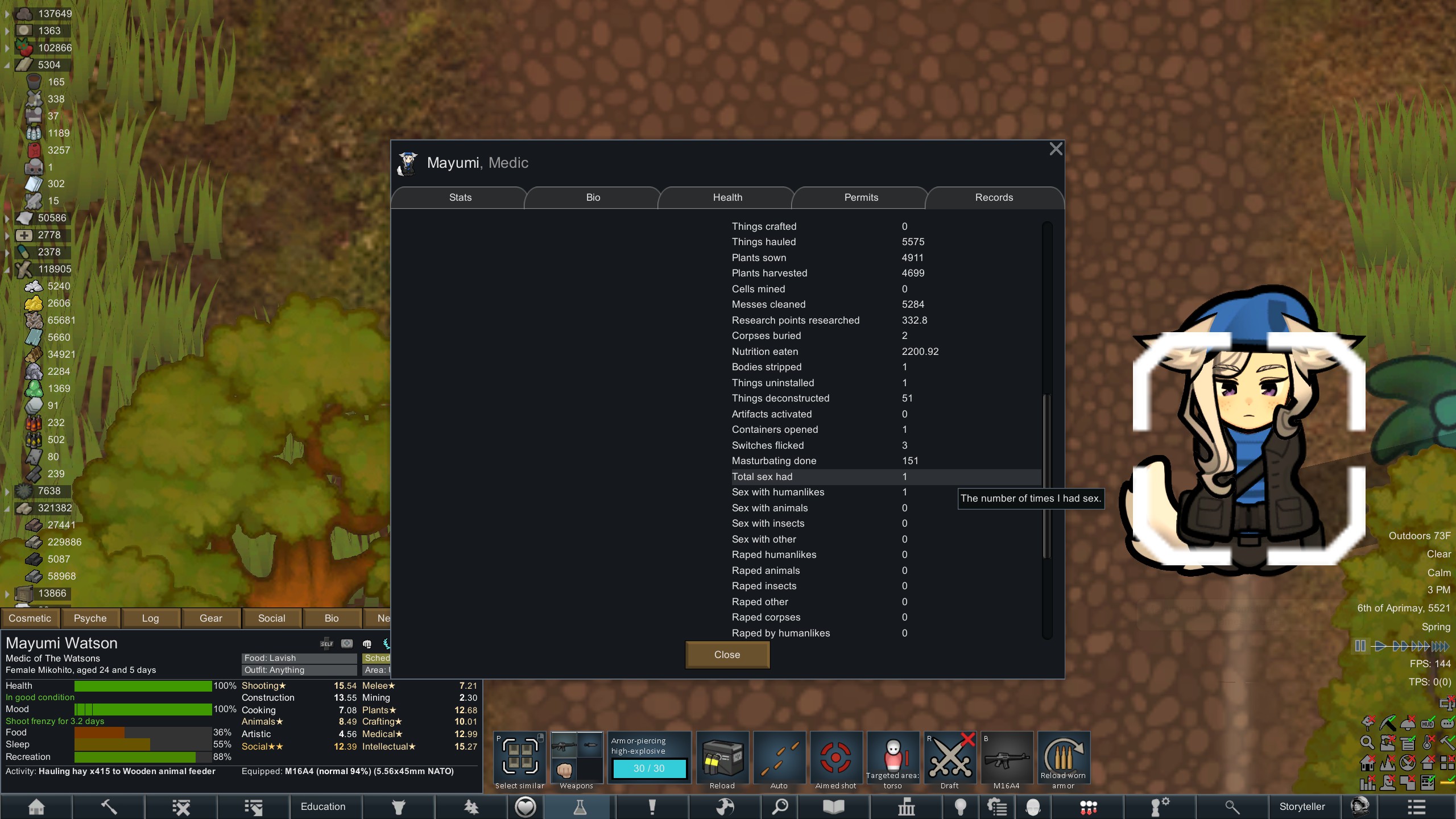Choose the Aimed shot mode
Viewport: 1456px width, 819px height.
click(835, 758)
